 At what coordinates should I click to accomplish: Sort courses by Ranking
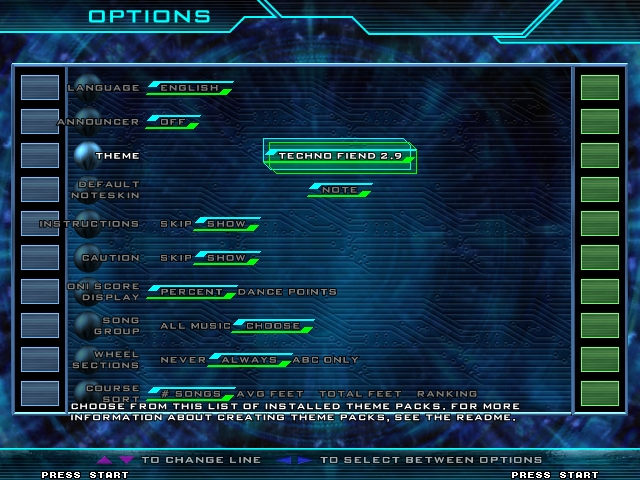click(x=447, y=394)
